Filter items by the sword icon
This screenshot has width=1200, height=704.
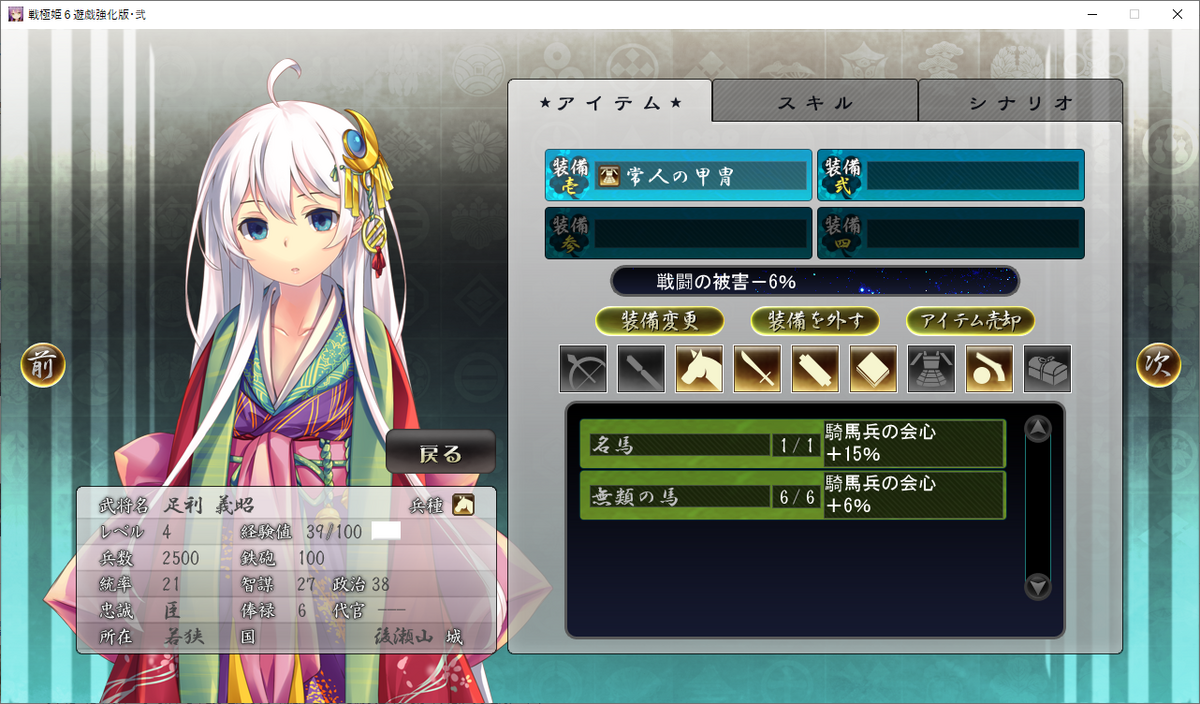(x=757, y=369)
